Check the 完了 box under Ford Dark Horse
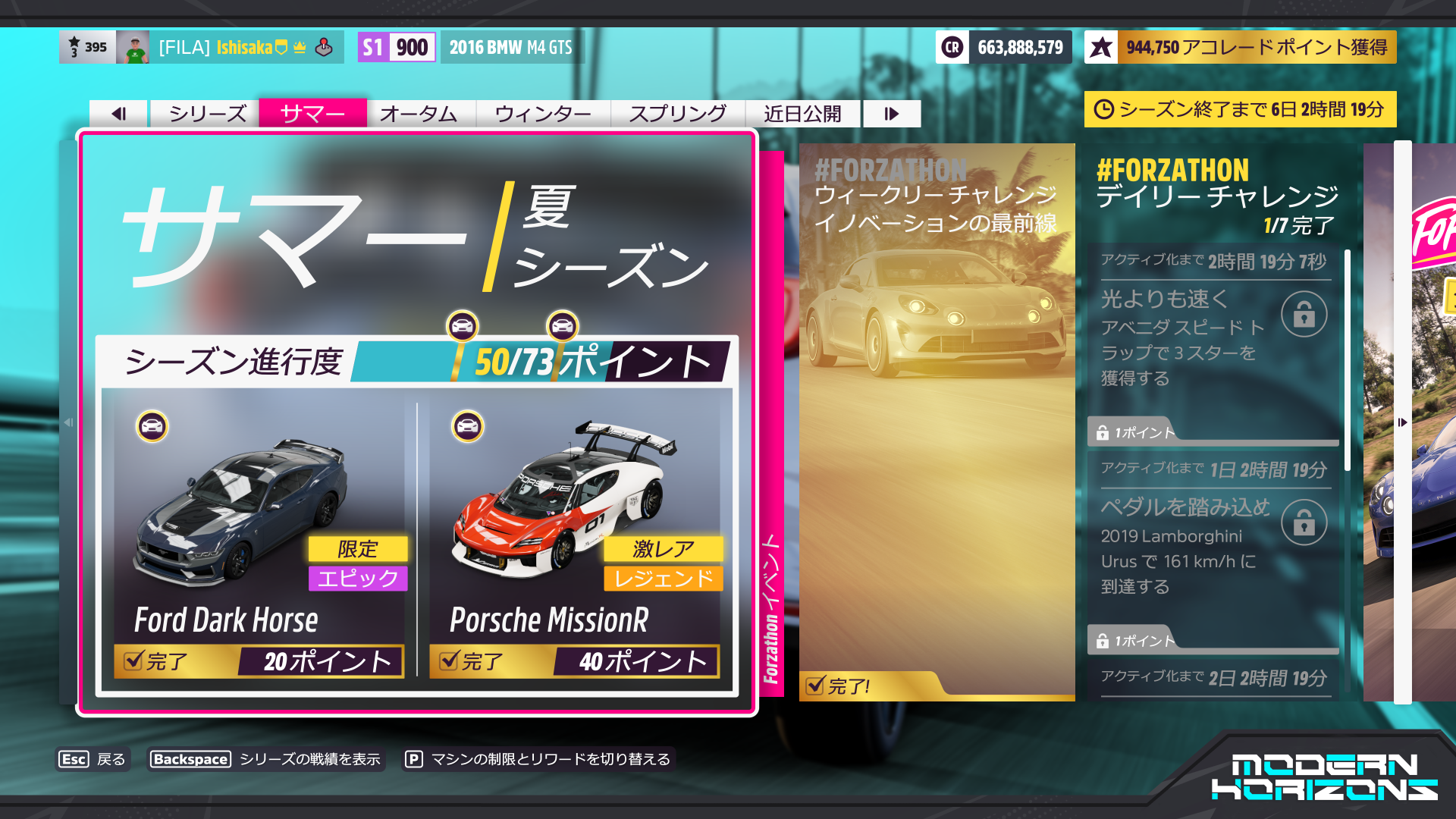 pyautogui.click(x=132, y=661)
